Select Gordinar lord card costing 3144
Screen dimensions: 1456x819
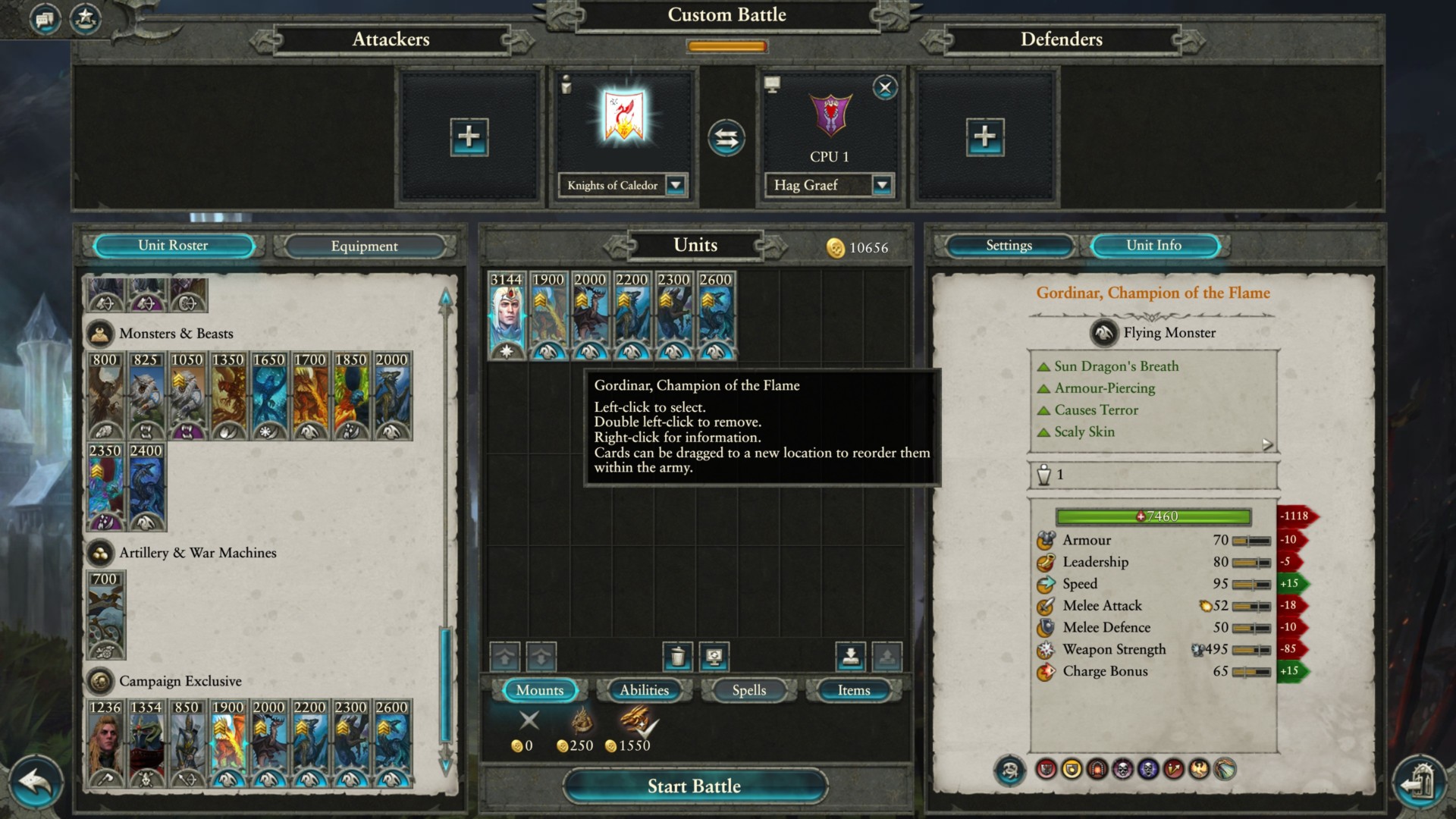(x=507, y=315)
